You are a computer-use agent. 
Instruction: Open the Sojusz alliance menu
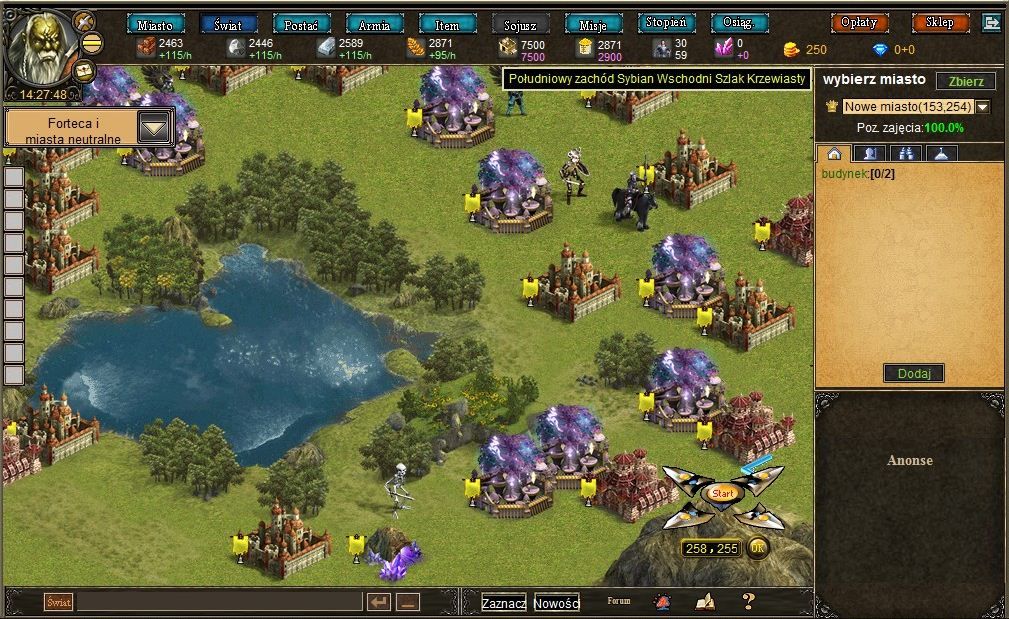click(x=520, y=24)
